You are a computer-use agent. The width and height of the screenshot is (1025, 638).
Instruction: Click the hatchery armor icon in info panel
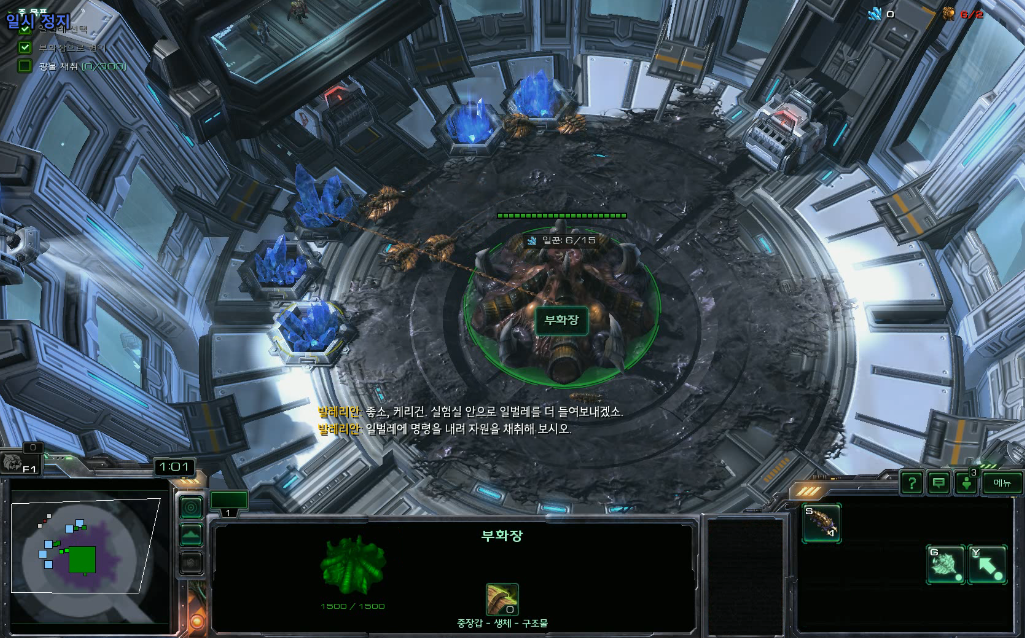[x=502, y=599]
